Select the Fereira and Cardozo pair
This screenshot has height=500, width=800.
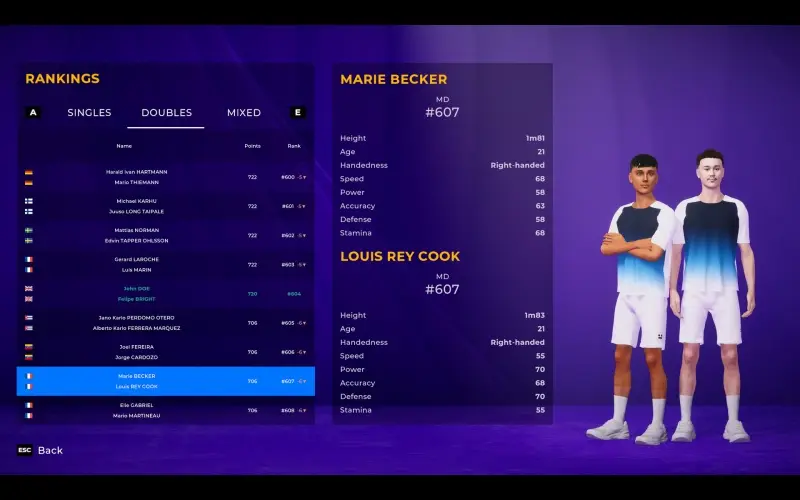[x=165, y=352]
